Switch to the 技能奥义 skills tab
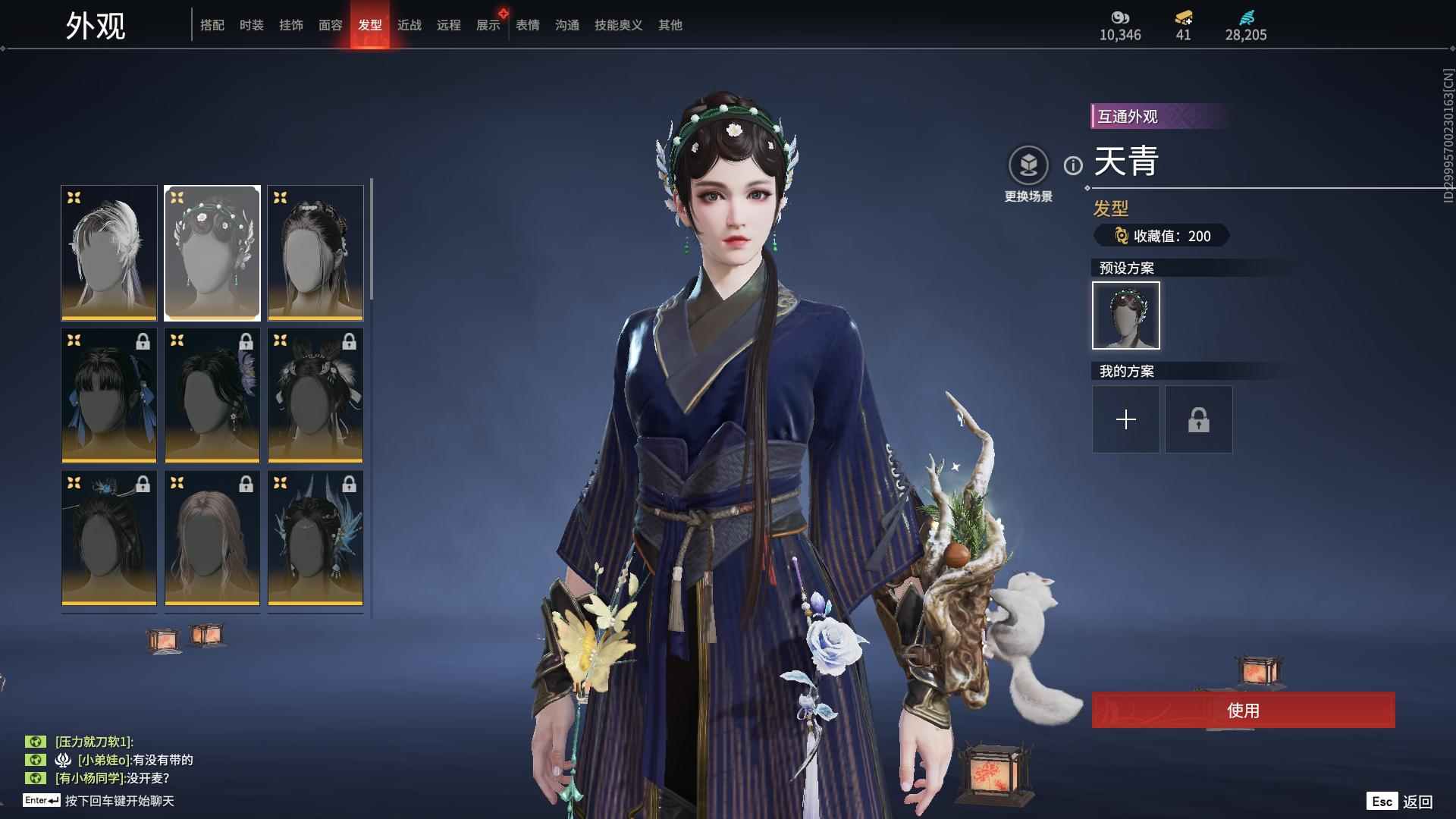The width and height of the screenshot is (1456, 819). pyautogui.click(x=619, y=25)
